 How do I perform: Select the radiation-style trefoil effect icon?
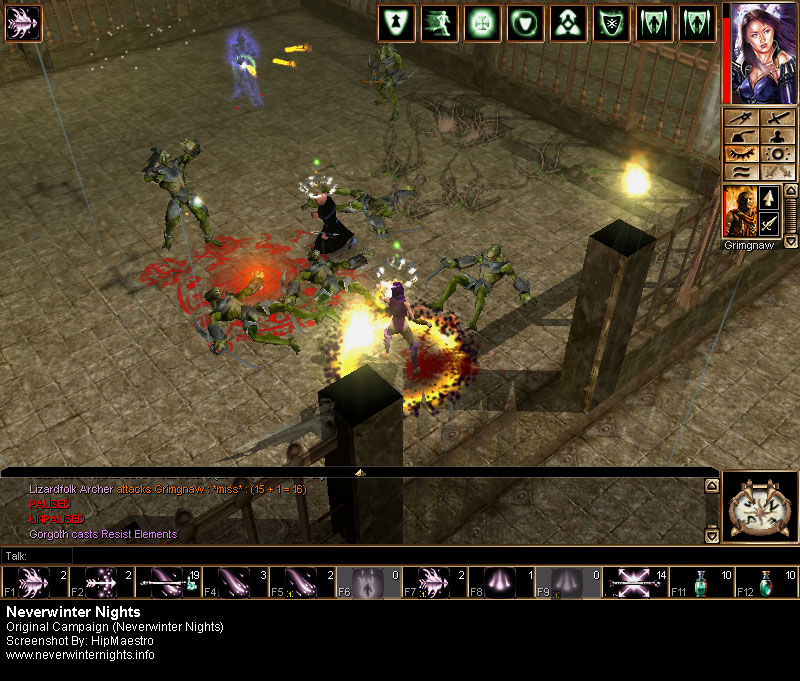pyautogui.click(x=569, y=23)
